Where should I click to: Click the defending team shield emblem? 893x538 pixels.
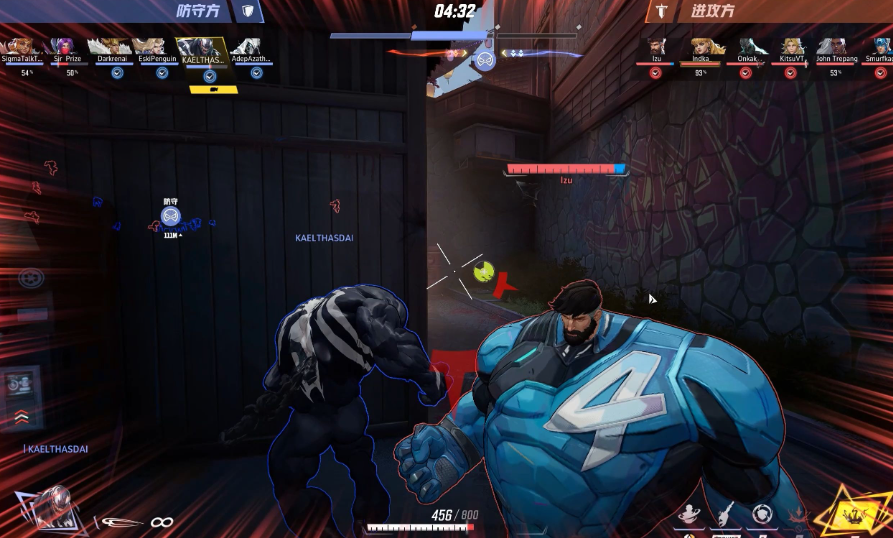[248, 11]
